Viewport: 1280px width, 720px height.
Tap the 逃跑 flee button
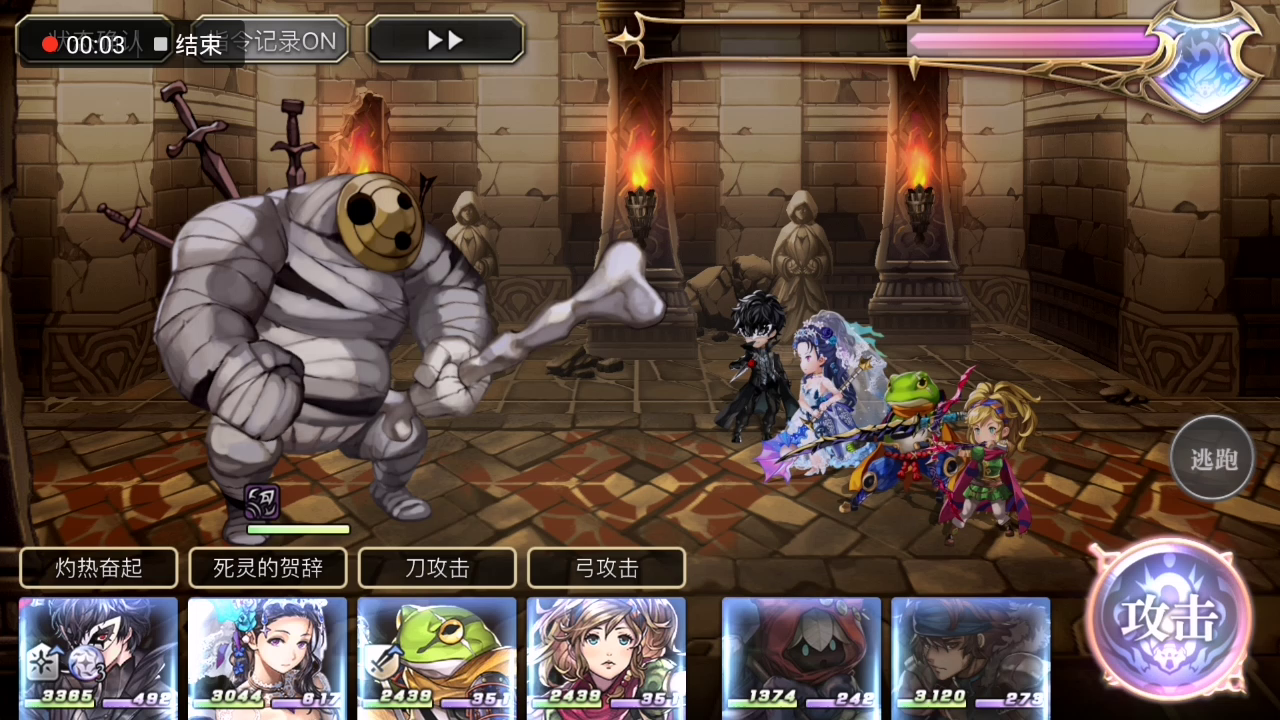pos(1213,459)
